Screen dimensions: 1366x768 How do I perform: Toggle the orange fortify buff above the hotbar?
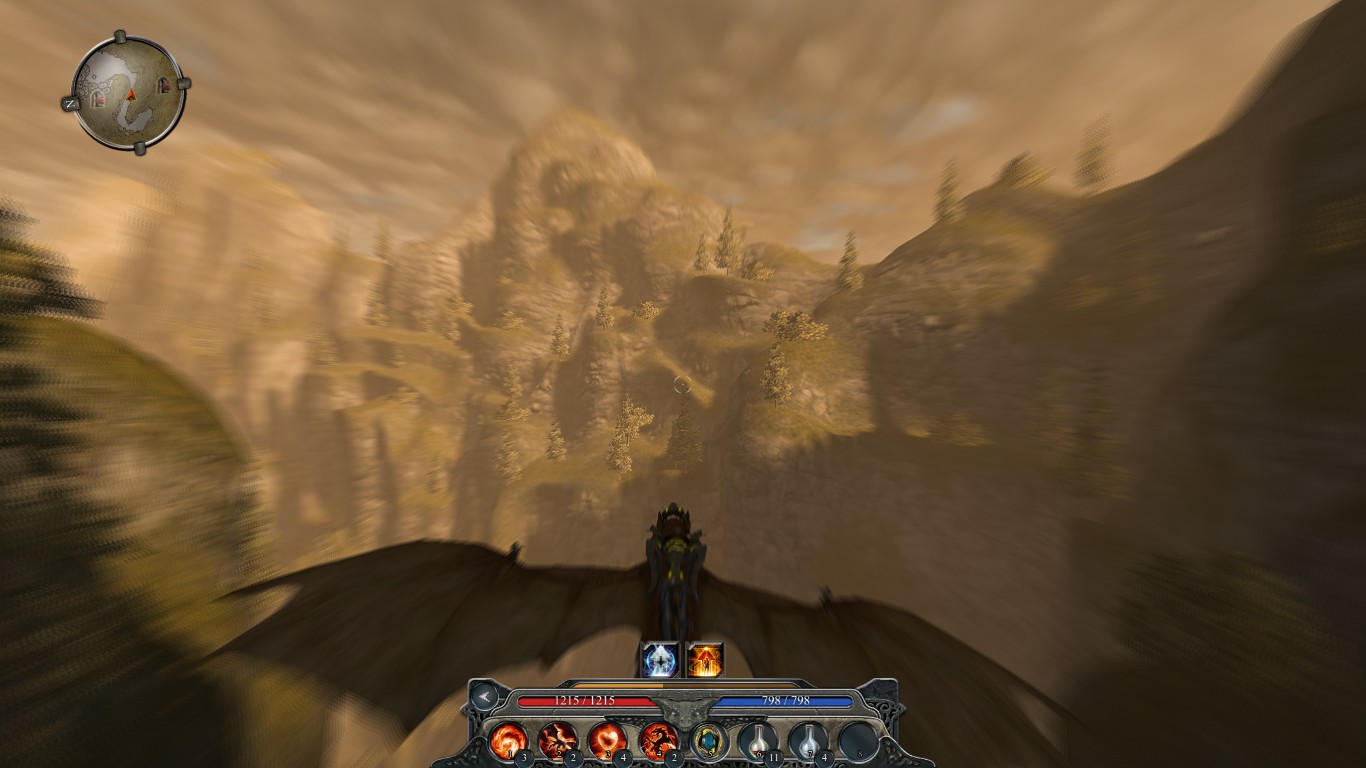click(x=705, y=657)
